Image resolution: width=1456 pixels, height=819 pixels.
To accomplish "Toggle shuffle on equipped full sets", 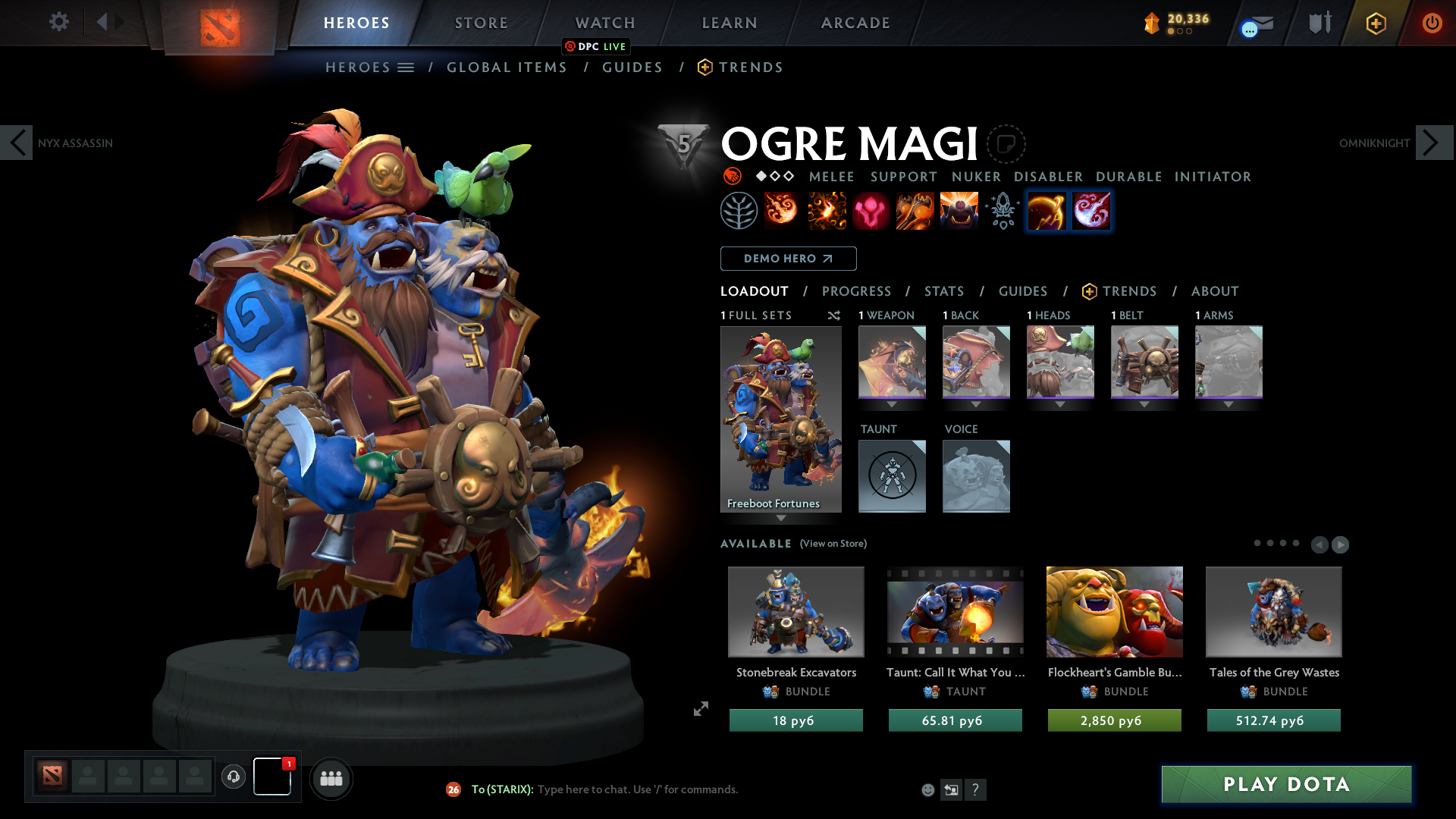I will click(x=834, y=316).
